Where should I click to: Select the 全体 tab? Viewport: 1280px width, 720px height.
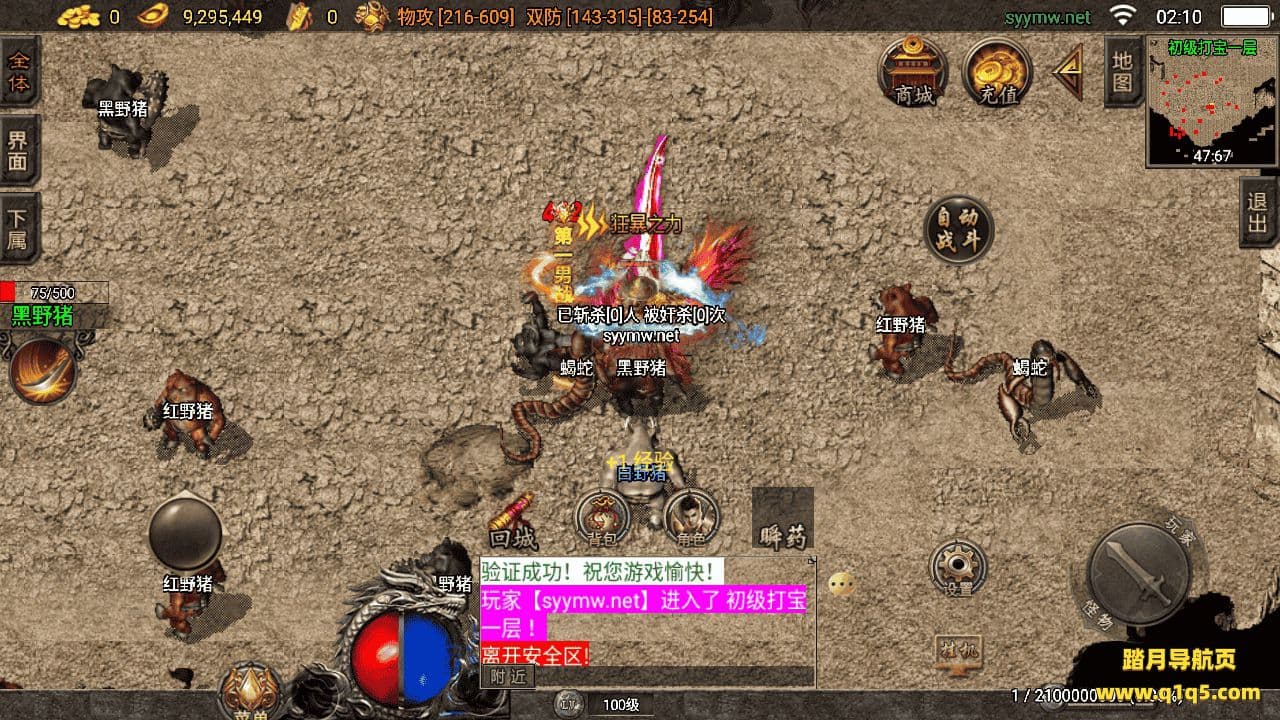[19, 72]
